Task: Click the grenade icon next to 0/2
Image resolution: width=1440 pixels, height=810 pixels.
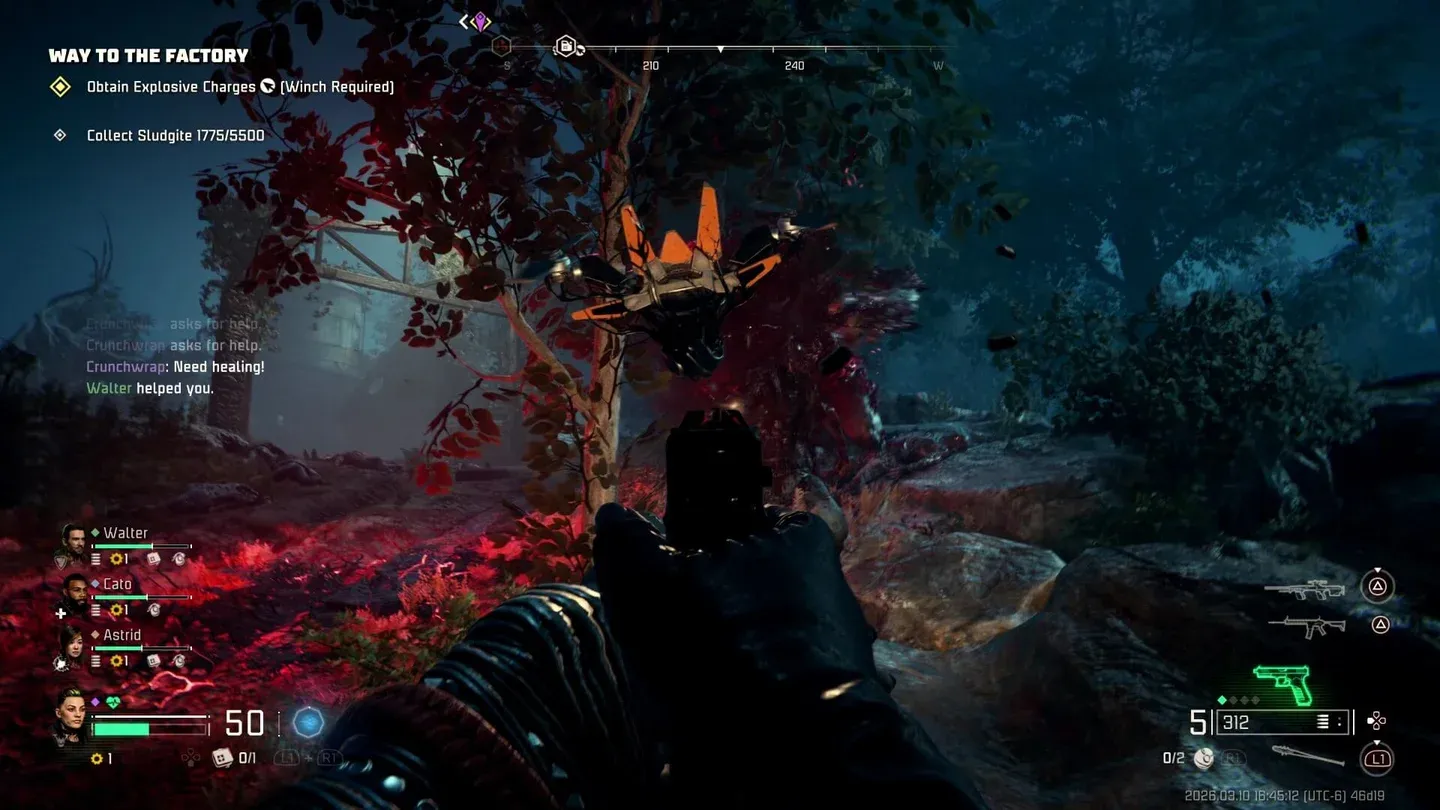Action: coord(1204,759)
